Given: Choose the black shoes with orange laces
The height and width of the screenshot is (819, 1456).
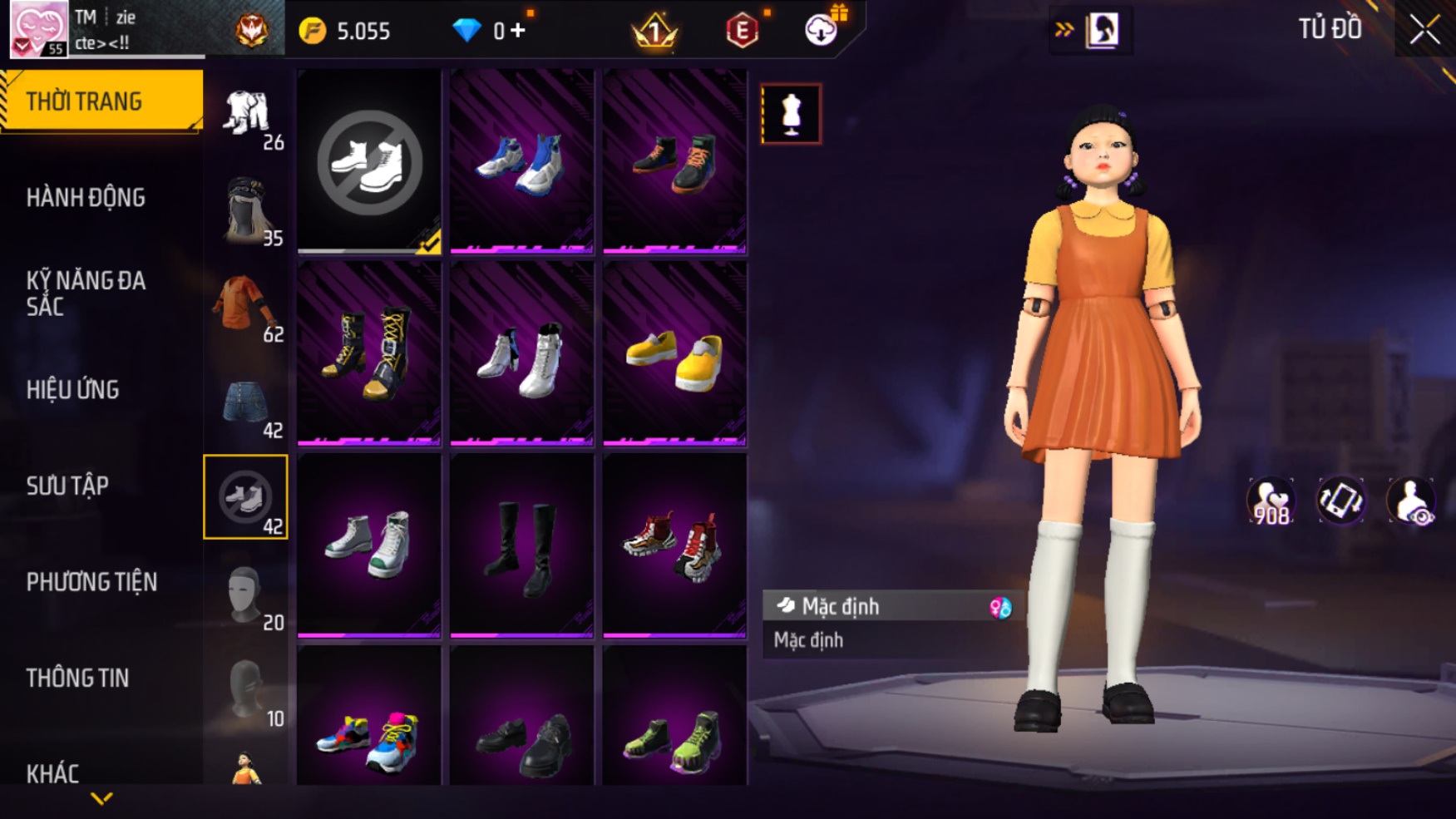Looking at the screenshot, I should pyautogui.click(x=674, y=161).
